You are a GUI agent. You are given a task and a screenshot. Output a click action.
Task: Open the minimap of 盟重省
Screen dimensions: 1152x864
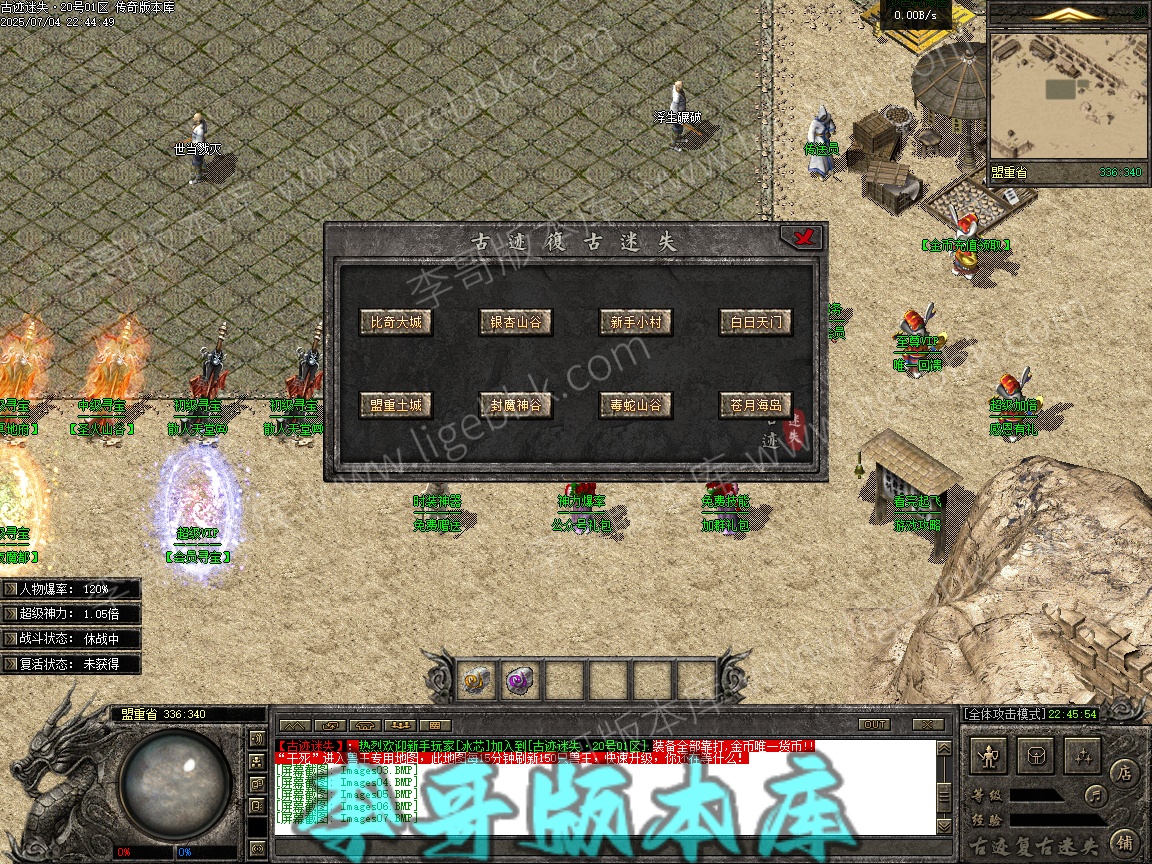click(1066, 95)
